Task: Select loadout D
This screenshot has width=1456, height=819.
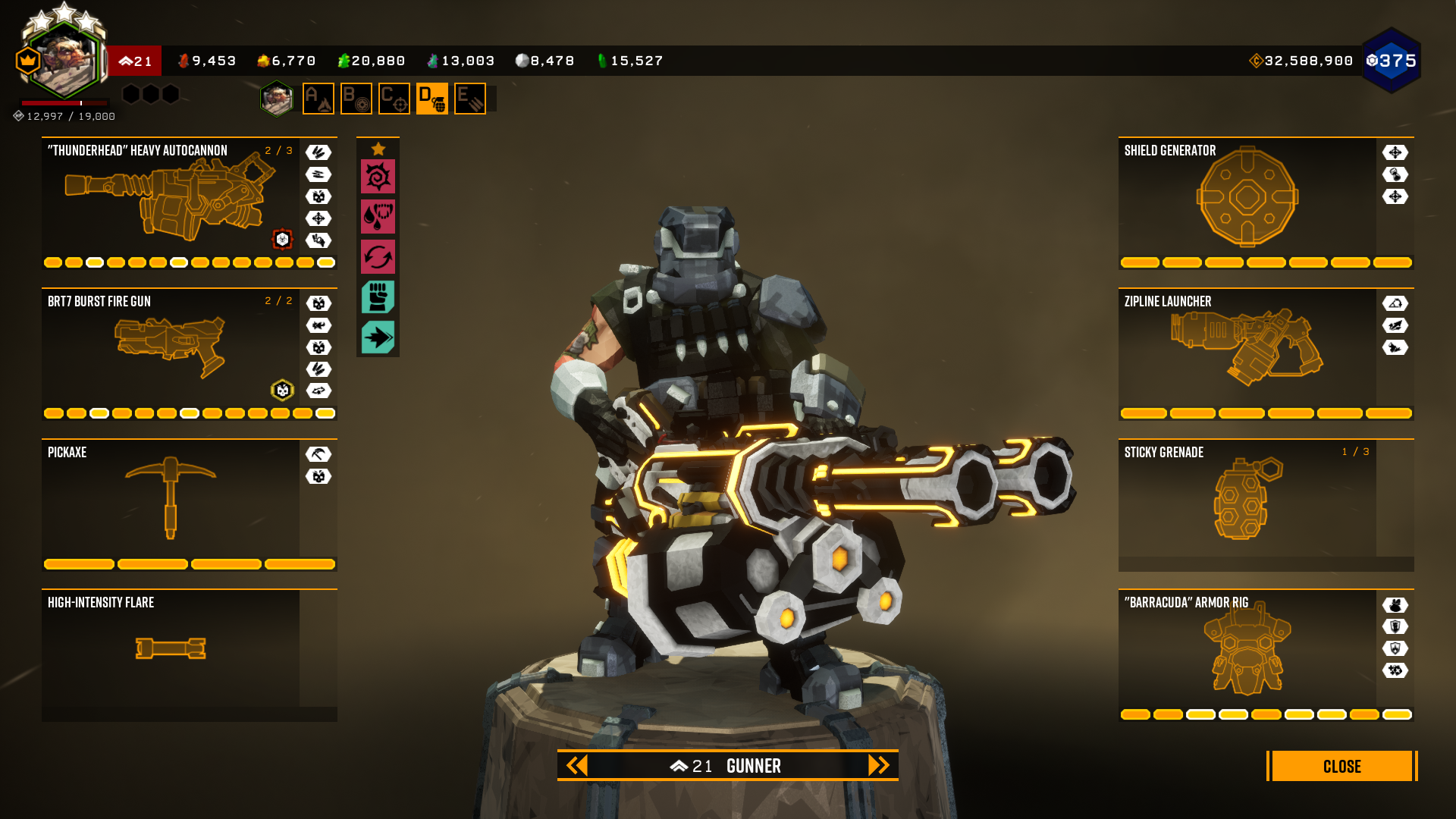Action: click(432, 99)
